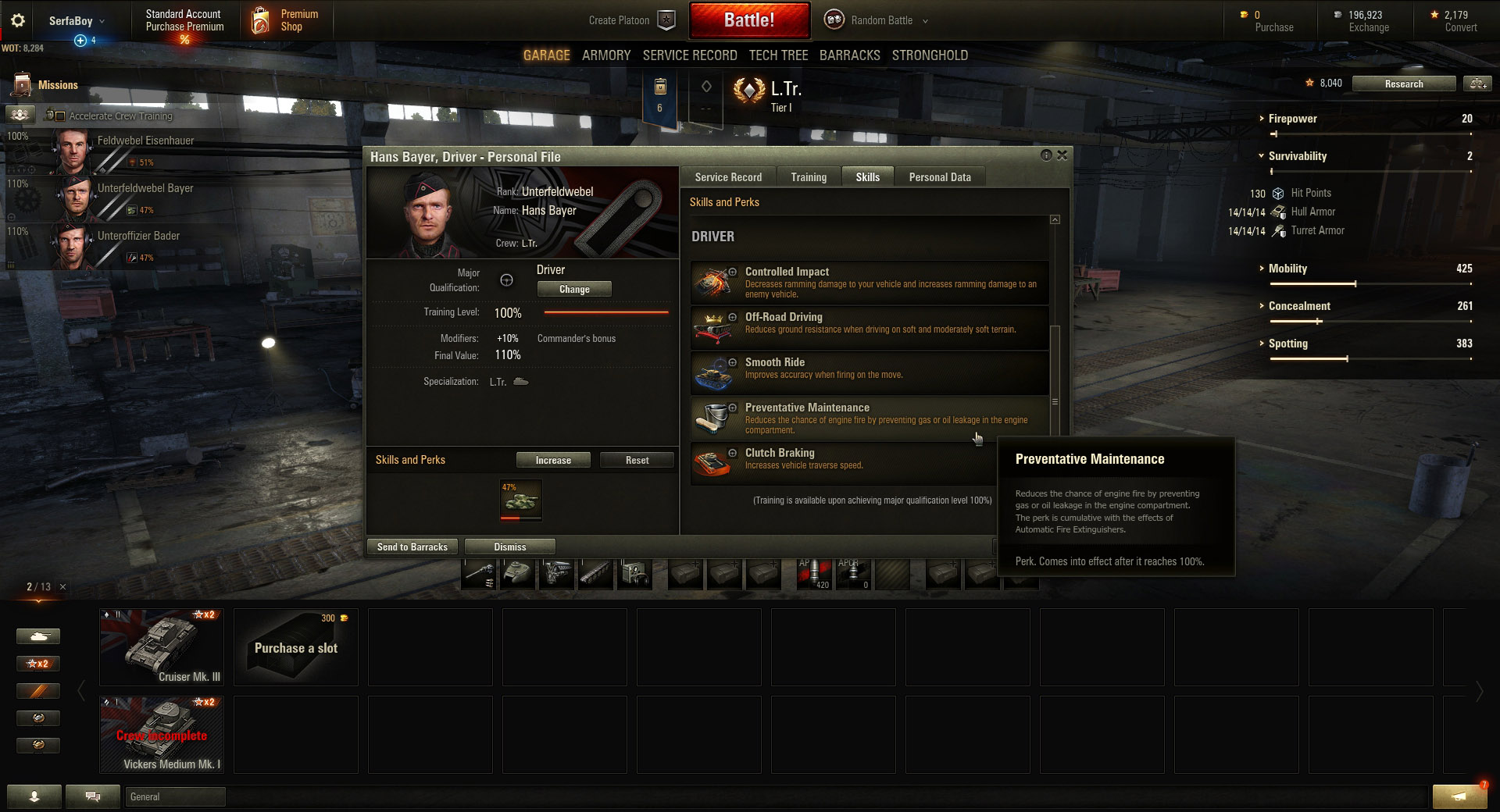Image resolution: width=1500 pixels, height=812 pixels.
Task: Go to the Tech Tree screen
Action: pyautogui.click(x=778, y=55)
